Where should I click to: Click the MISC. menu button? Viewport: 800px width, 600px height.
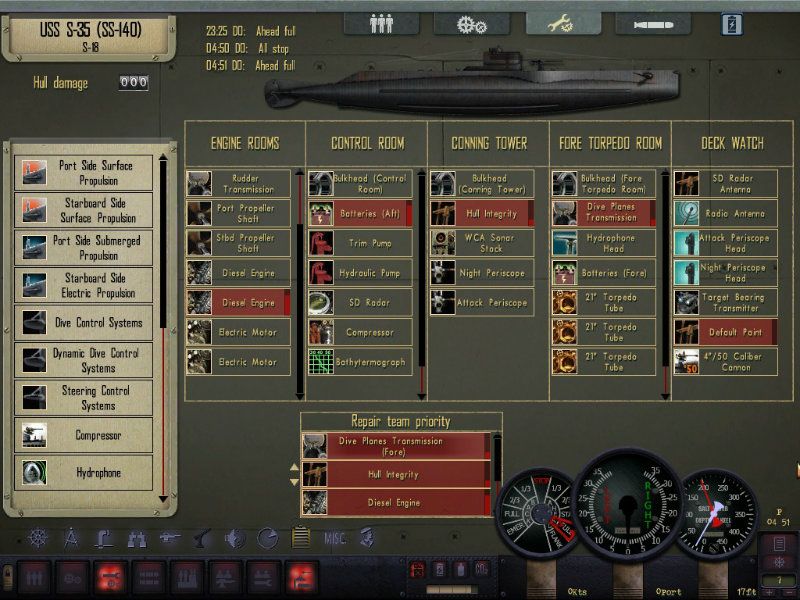[x=336, y=538]
